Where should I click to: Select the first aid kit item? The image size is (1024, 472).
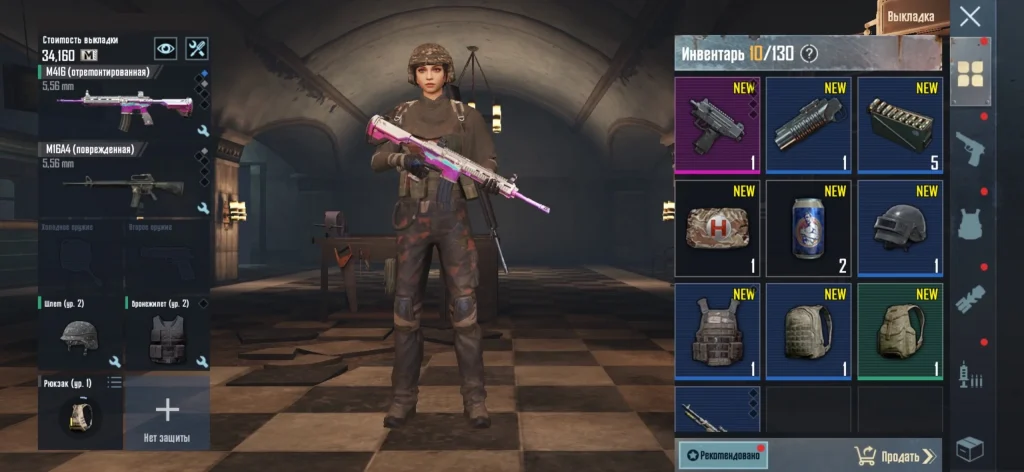coord(716,228)
